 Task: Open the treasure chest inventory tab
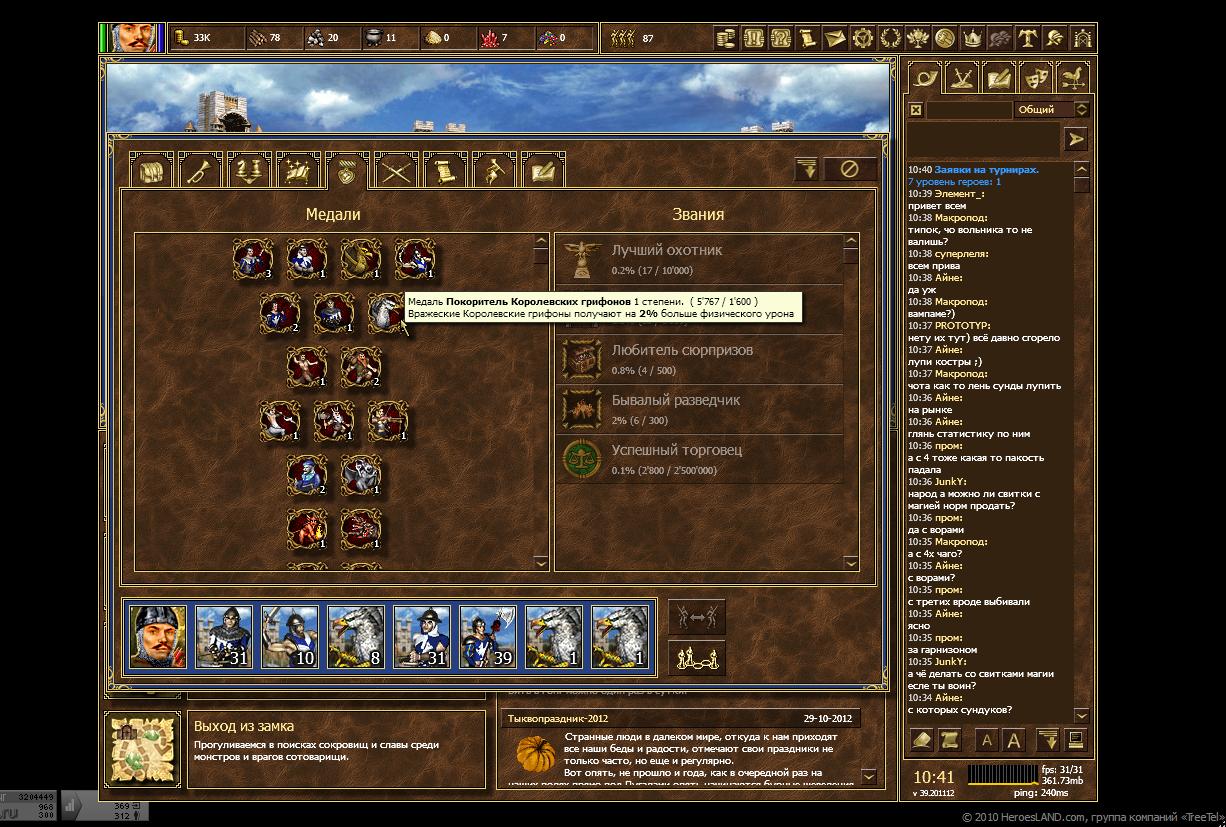pos(152,171)
